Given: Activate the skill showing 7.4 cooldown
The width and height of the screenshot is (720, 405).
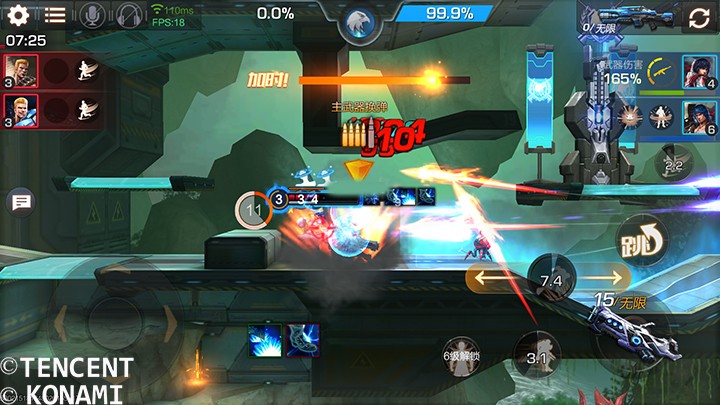Looking at the screenshot, I should [x=551, y=281].
